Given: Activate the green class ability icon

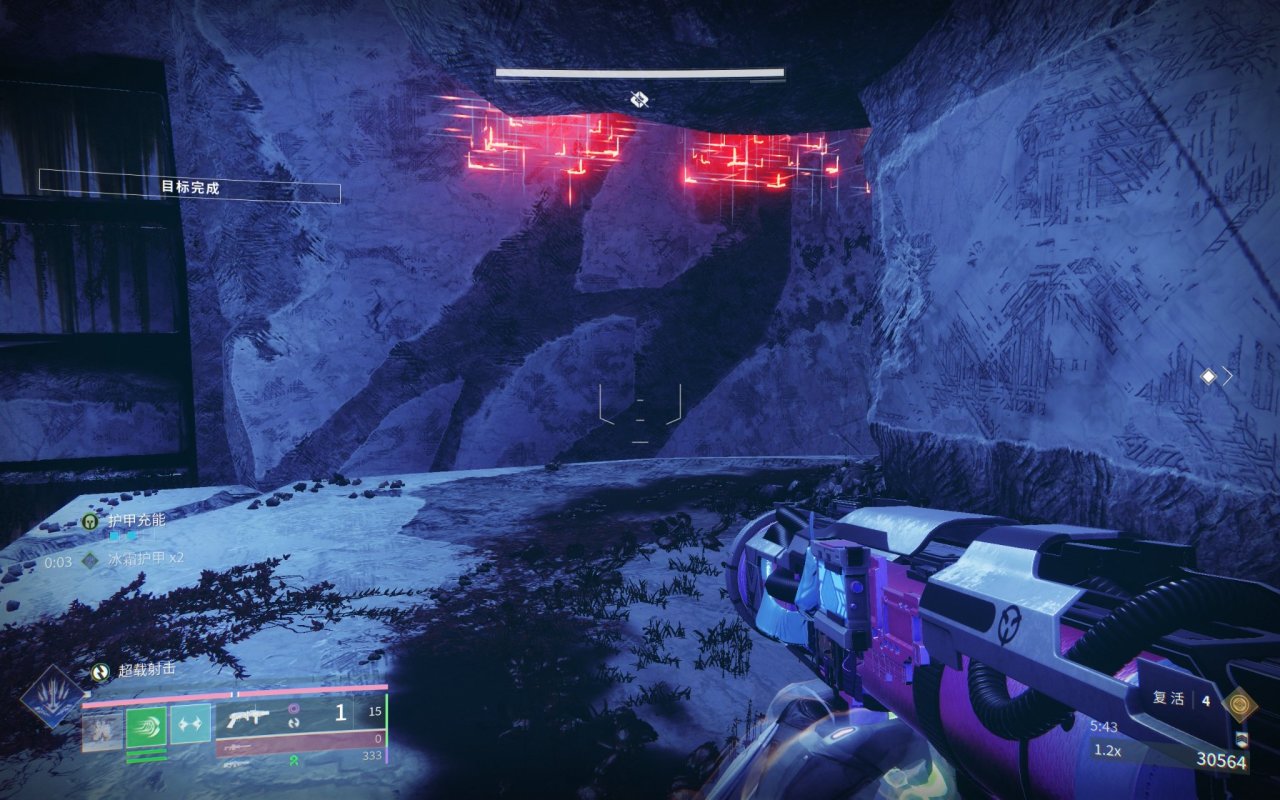Looking at the screenshot, I should [x=146, y=726].
